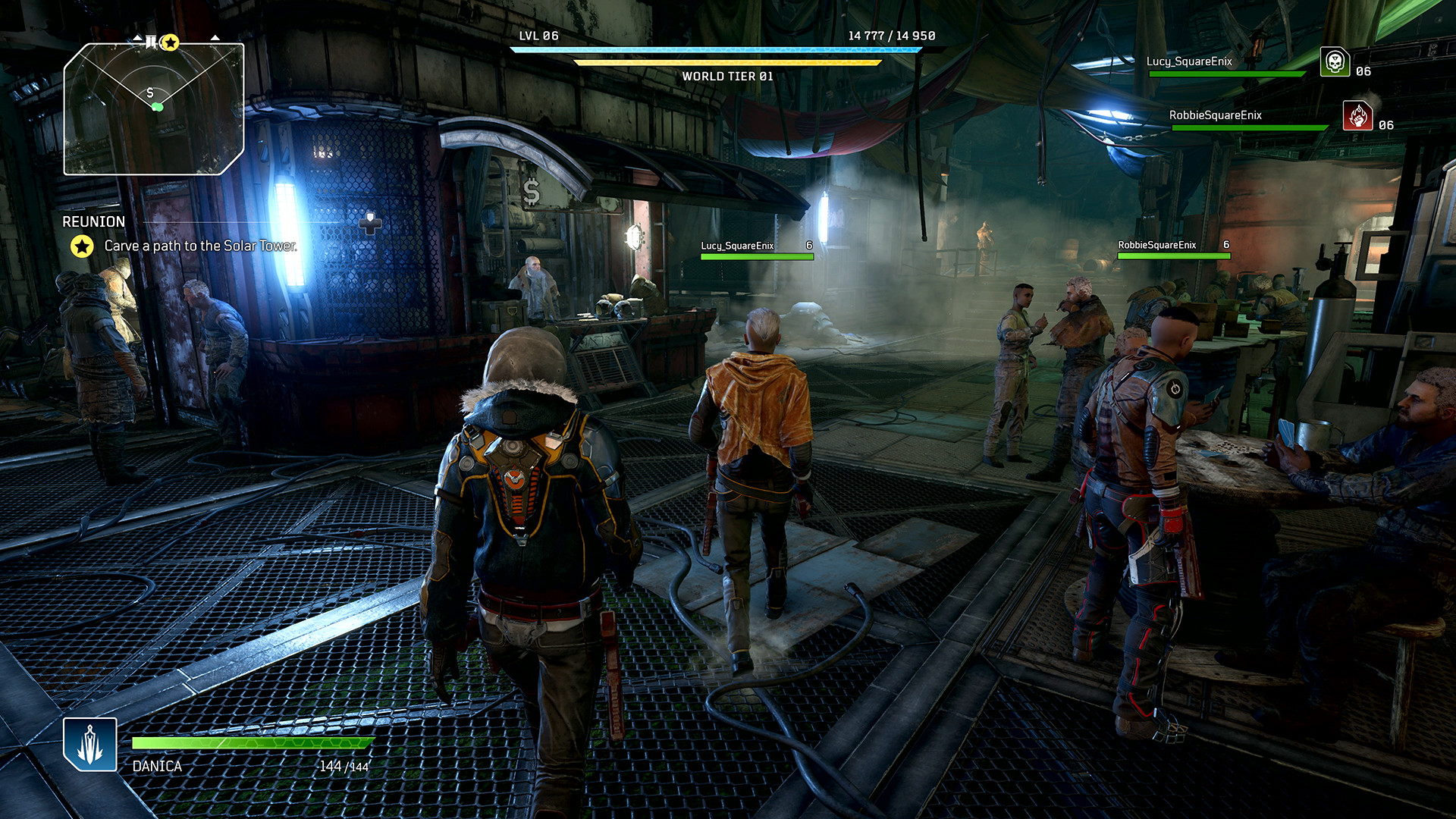This screenshot has height=819, width=1456.
Task: Open the minimap in the corner
Action: pos(154,108)
